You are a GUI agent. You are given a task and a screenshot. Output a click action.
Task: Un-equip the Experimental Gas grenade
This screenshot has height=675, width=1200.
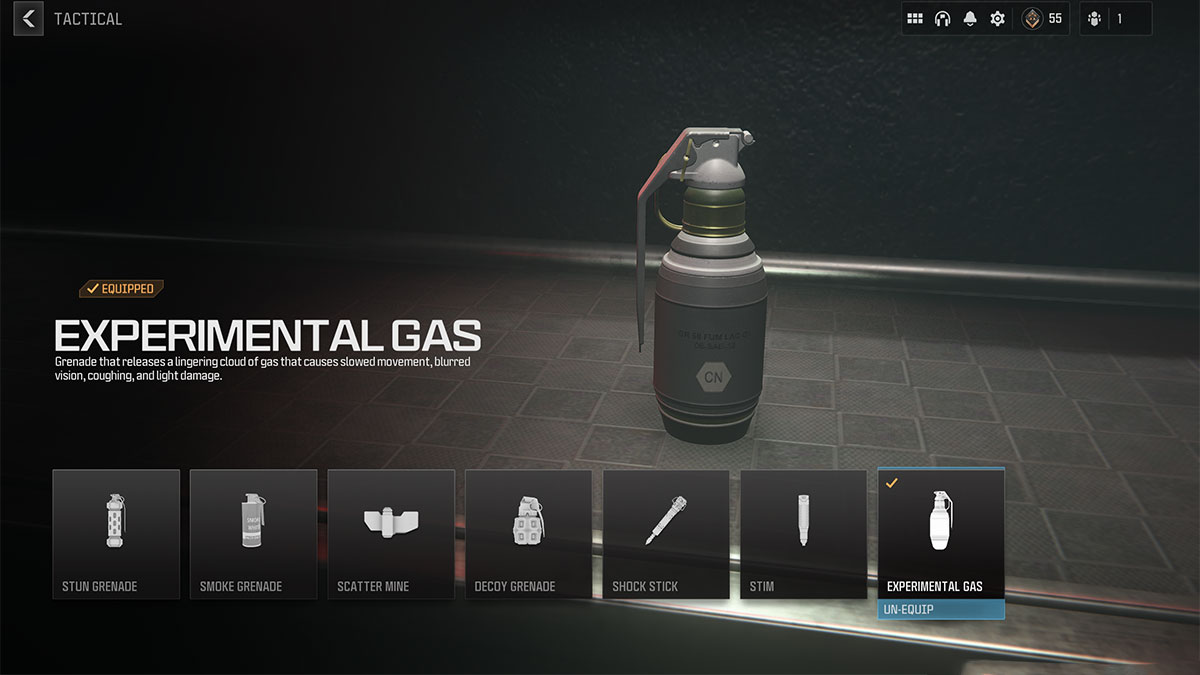click(941, 608)
